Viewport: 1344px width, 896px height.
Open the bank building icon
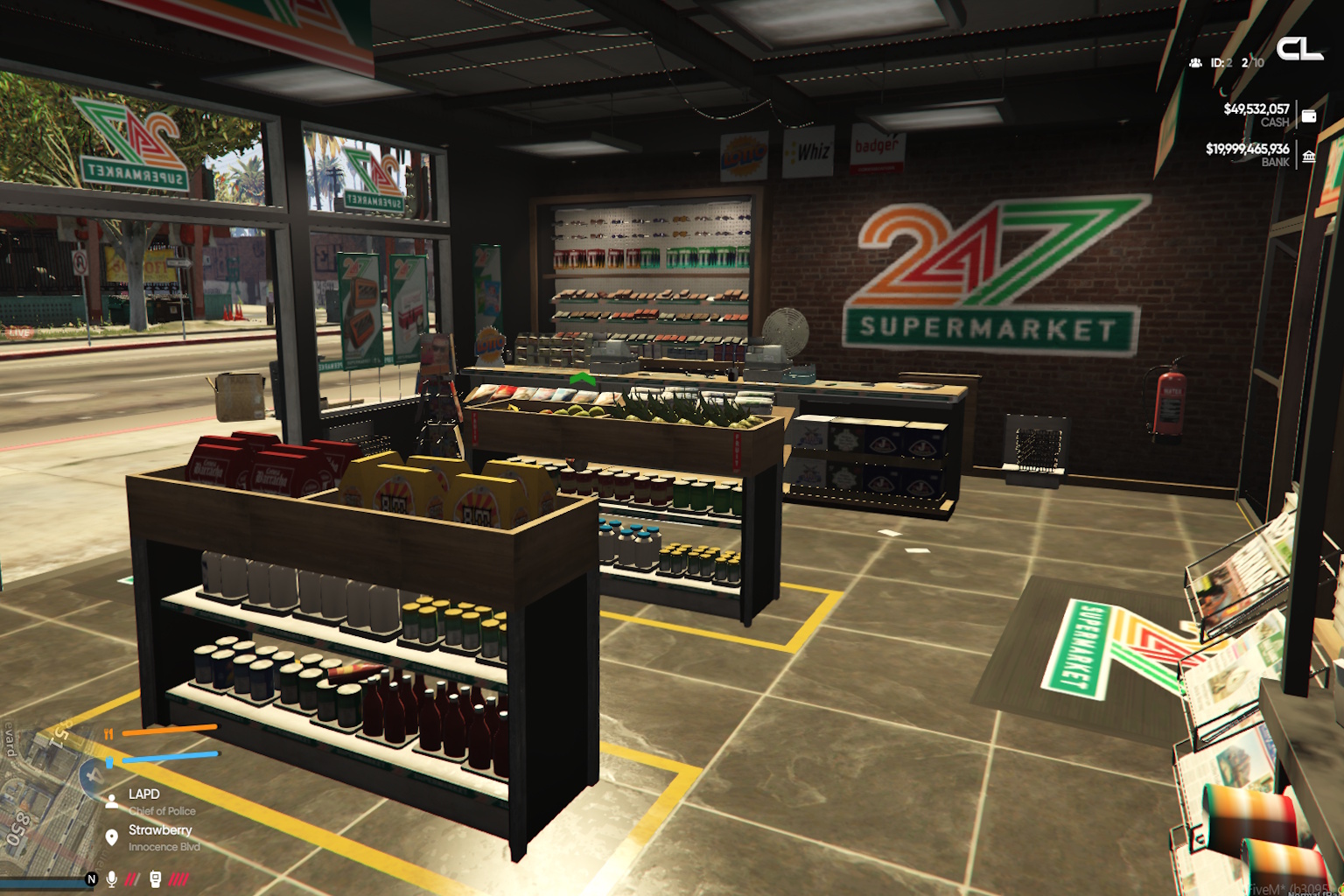tap(1309, 156)
